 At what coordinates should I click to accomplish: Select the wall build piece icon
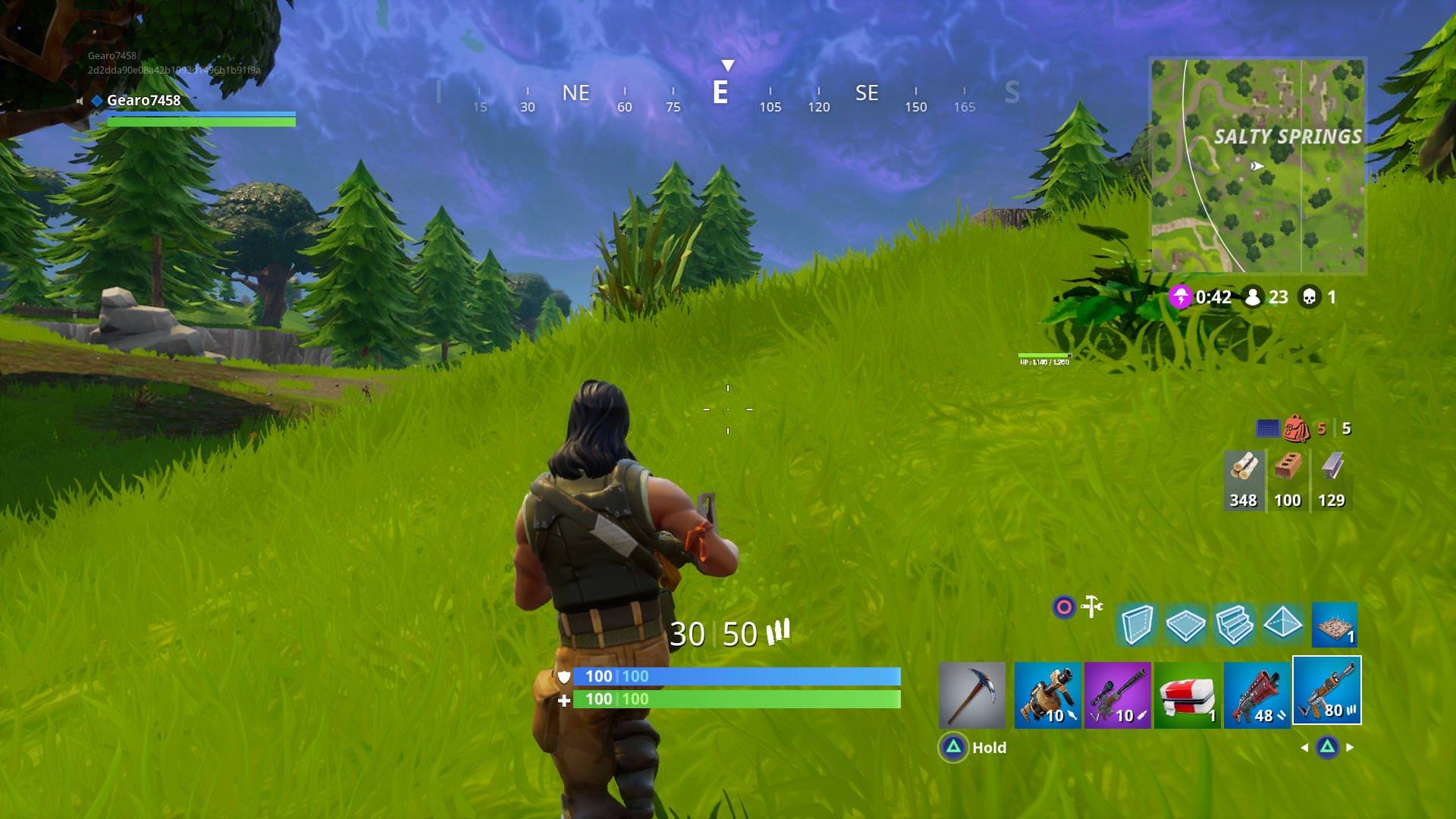[1138, 625]
